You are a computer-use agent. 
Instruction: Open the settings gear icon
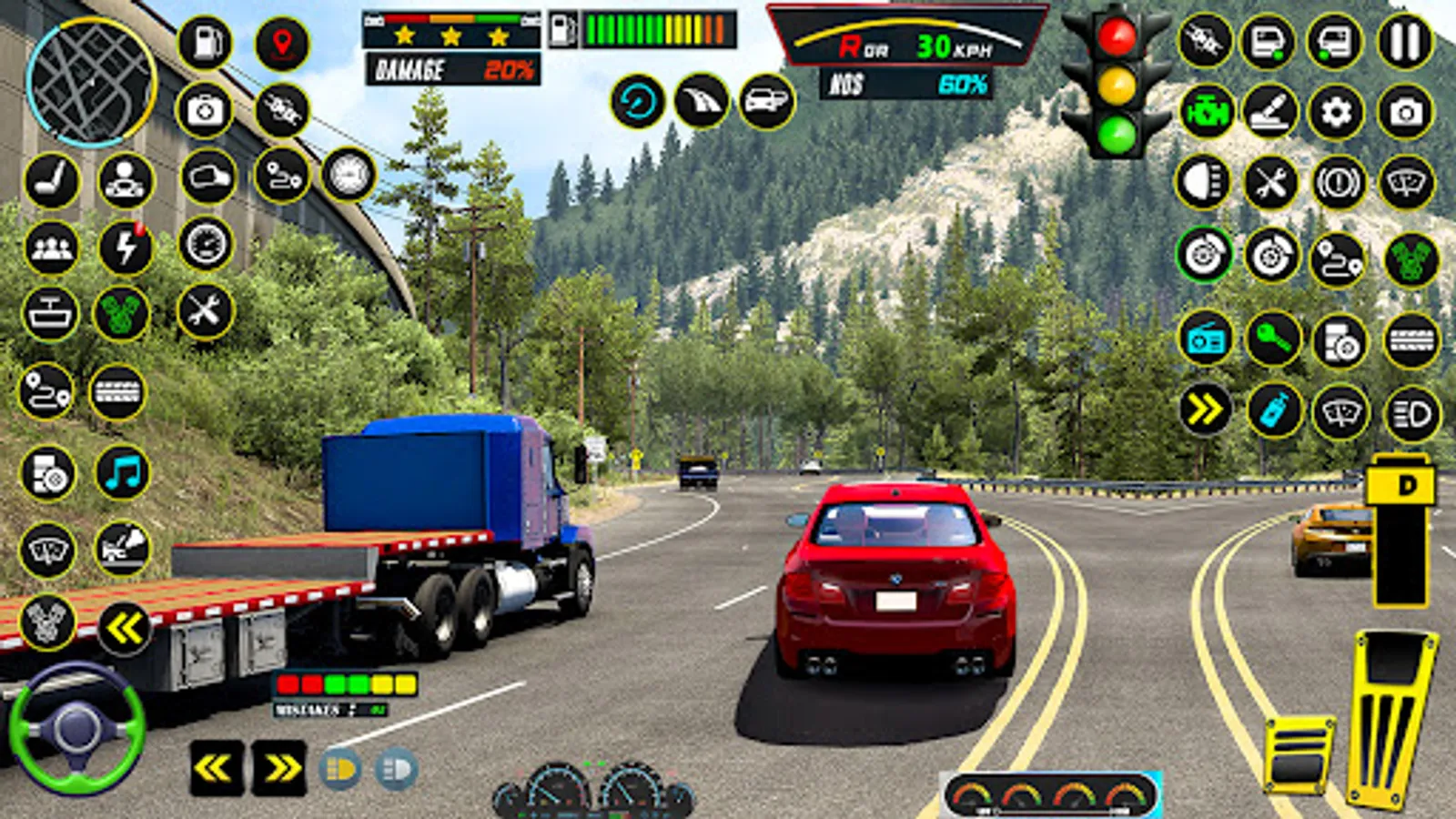tap(1336, 113)
